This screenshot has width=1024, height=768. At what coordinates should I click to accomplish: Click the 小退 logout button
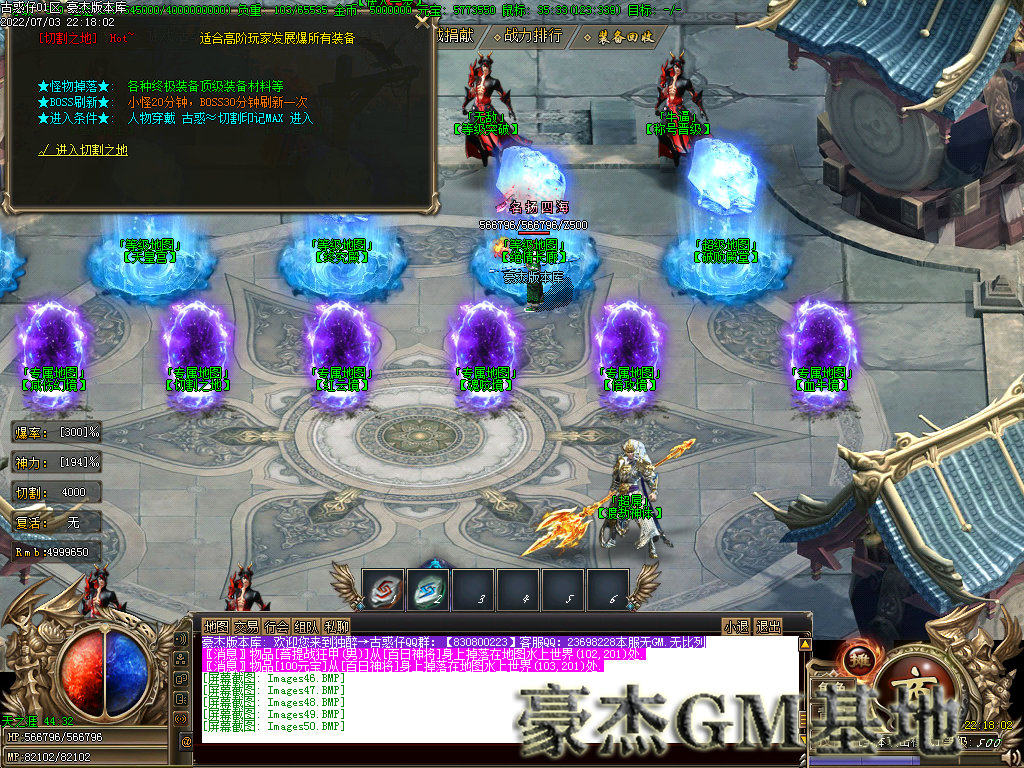737,627
